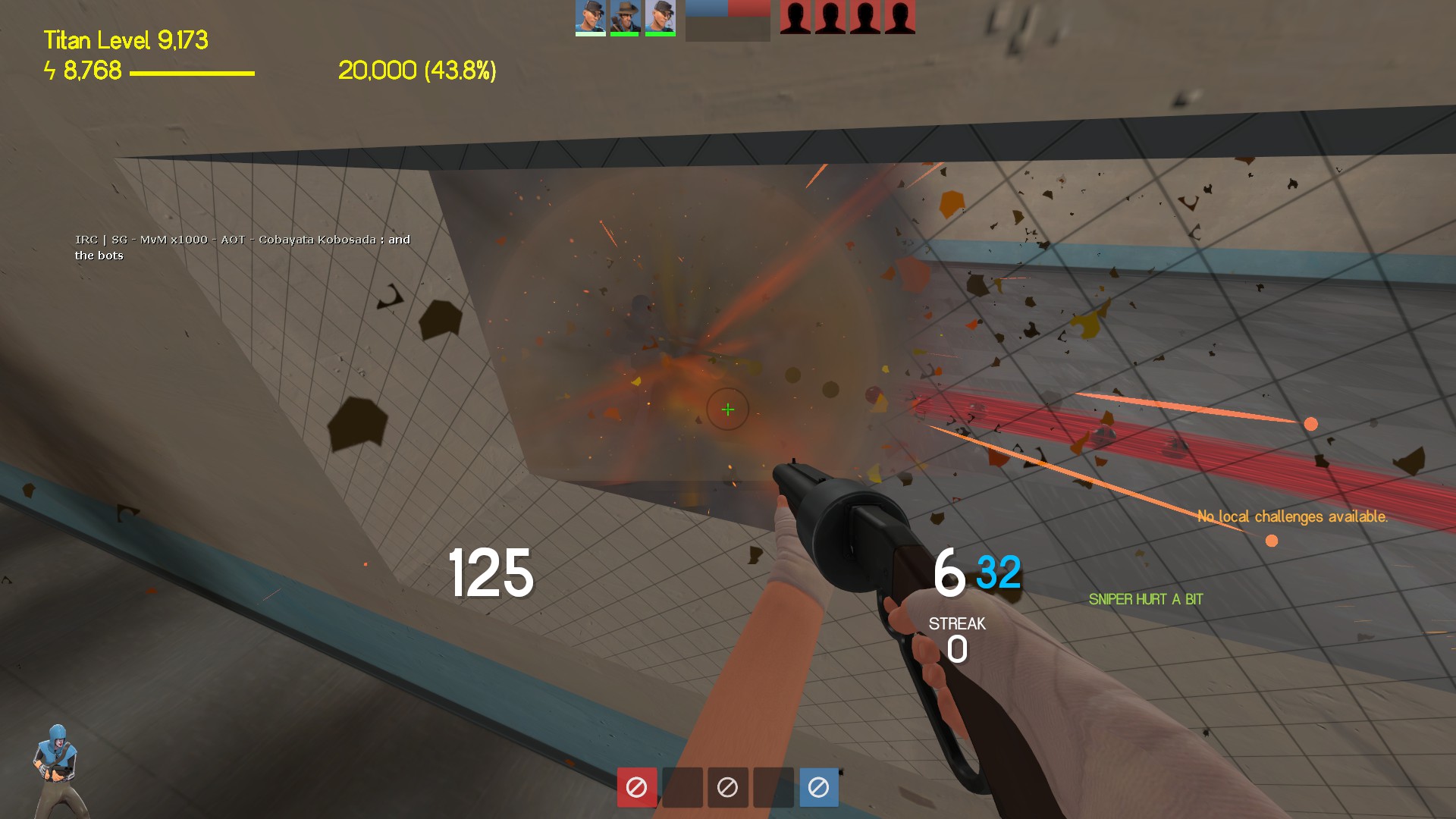1456x819 pixels.
Task: Select the neutral locked control point icon
Action: point(727,787)
